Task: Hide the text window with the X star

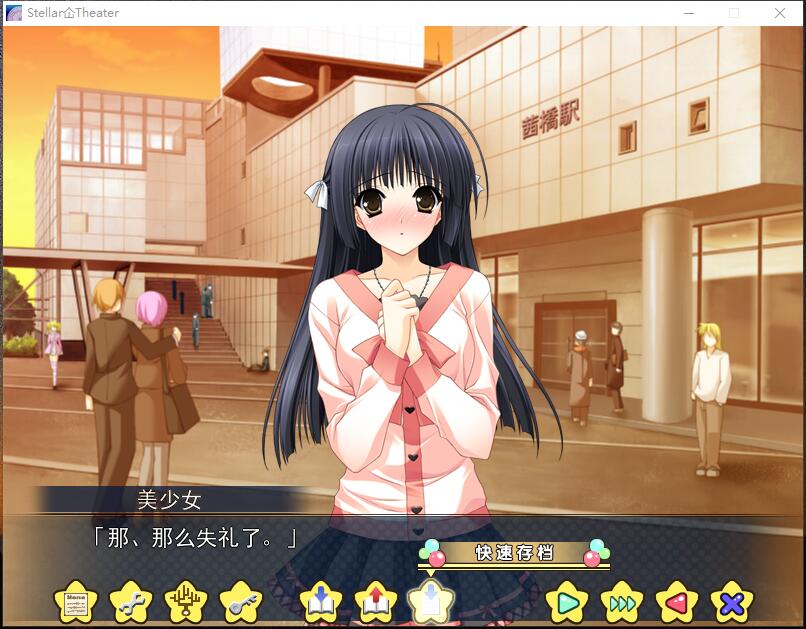Action: click(x=731, y=603)
